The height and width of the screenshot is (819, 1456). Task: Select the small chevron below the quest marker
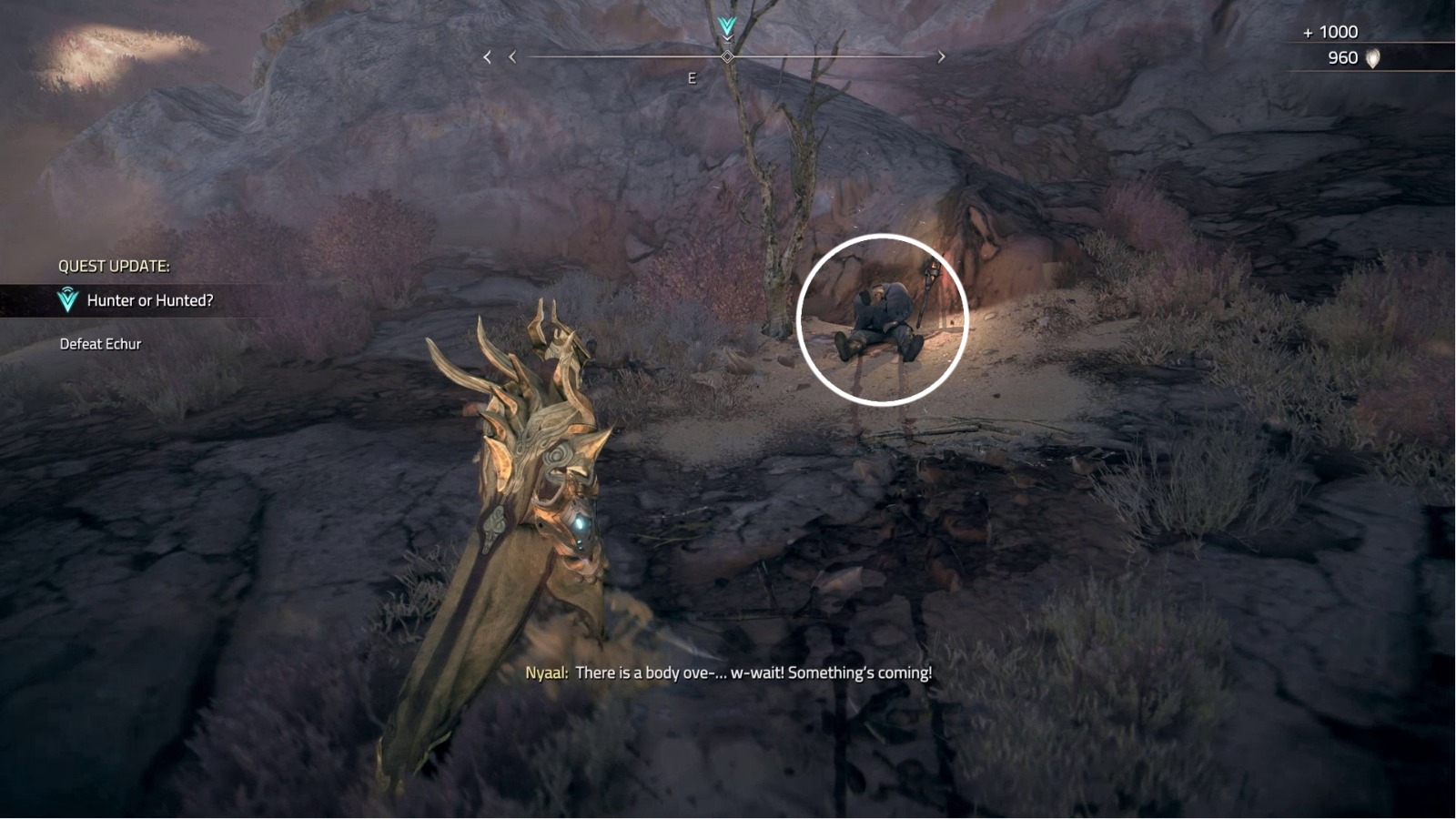pos(725,38)
